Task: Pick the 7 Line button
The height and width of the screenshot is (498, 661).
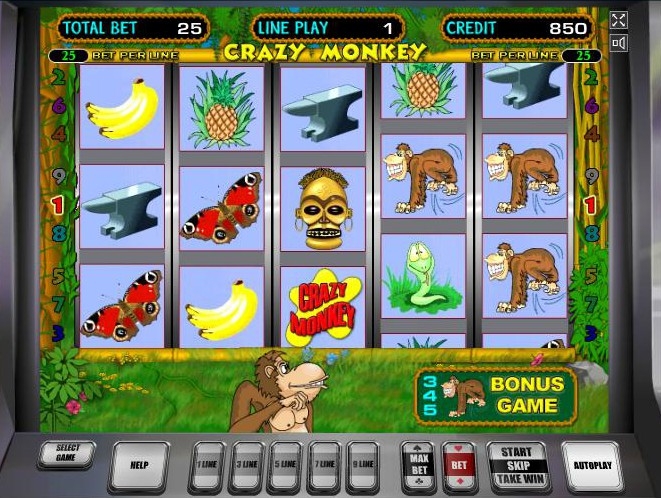Action: (324, 465)
